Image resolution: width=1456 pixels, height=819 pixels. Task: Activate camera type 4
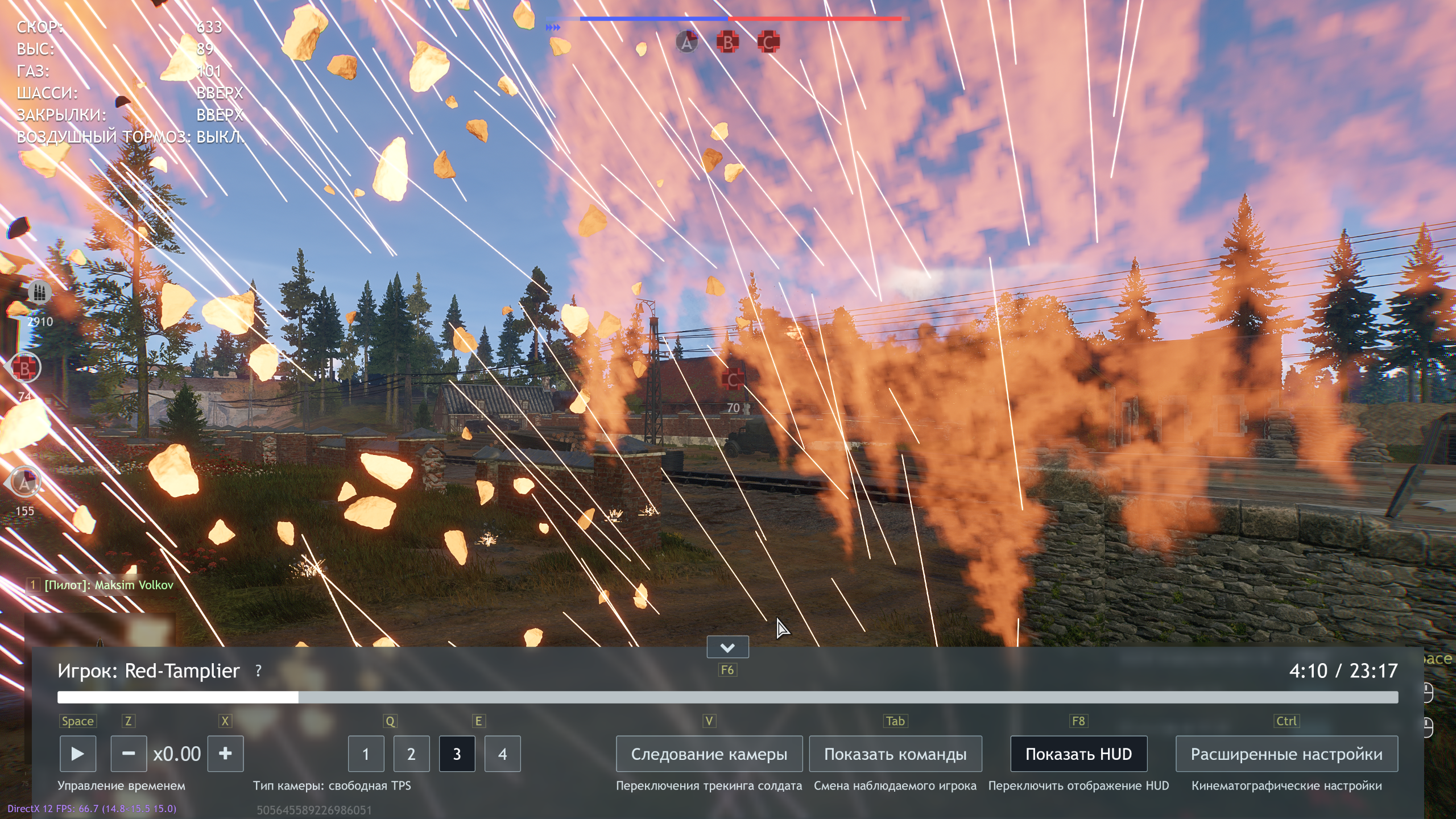(x=502, y=754)
